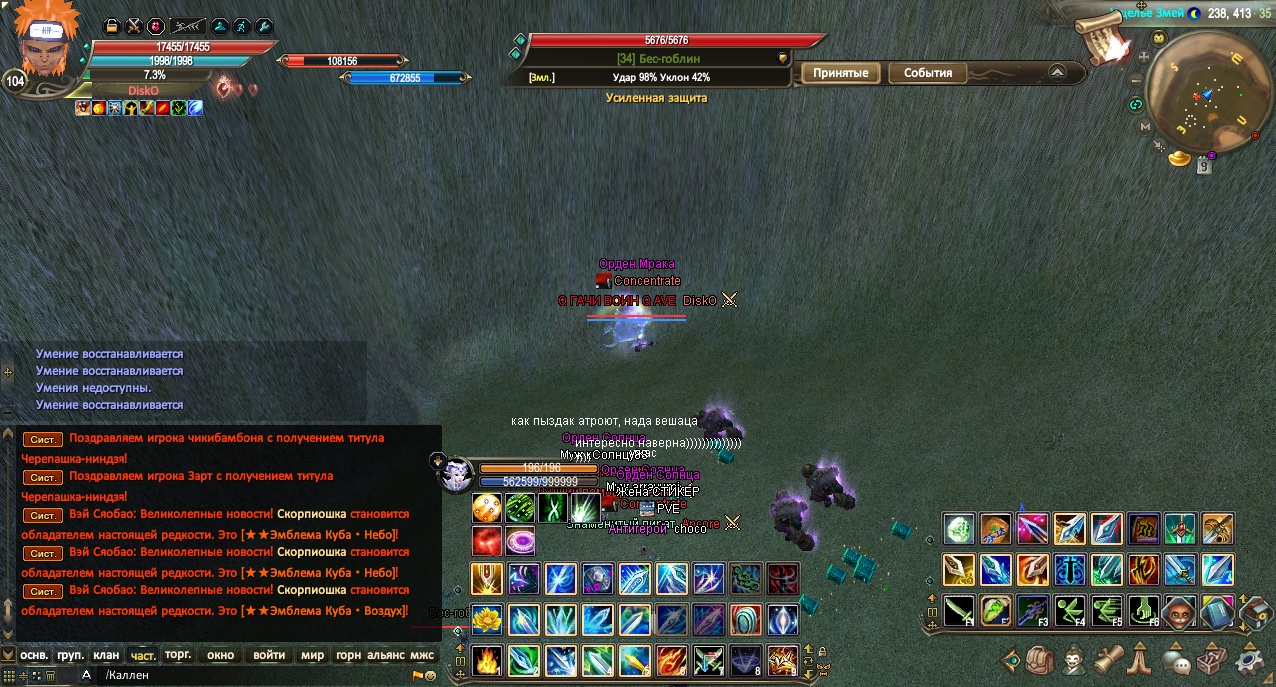1276x687 pixels.
Task: Open the speech bubbles social menu
Action: [1177, 661]
